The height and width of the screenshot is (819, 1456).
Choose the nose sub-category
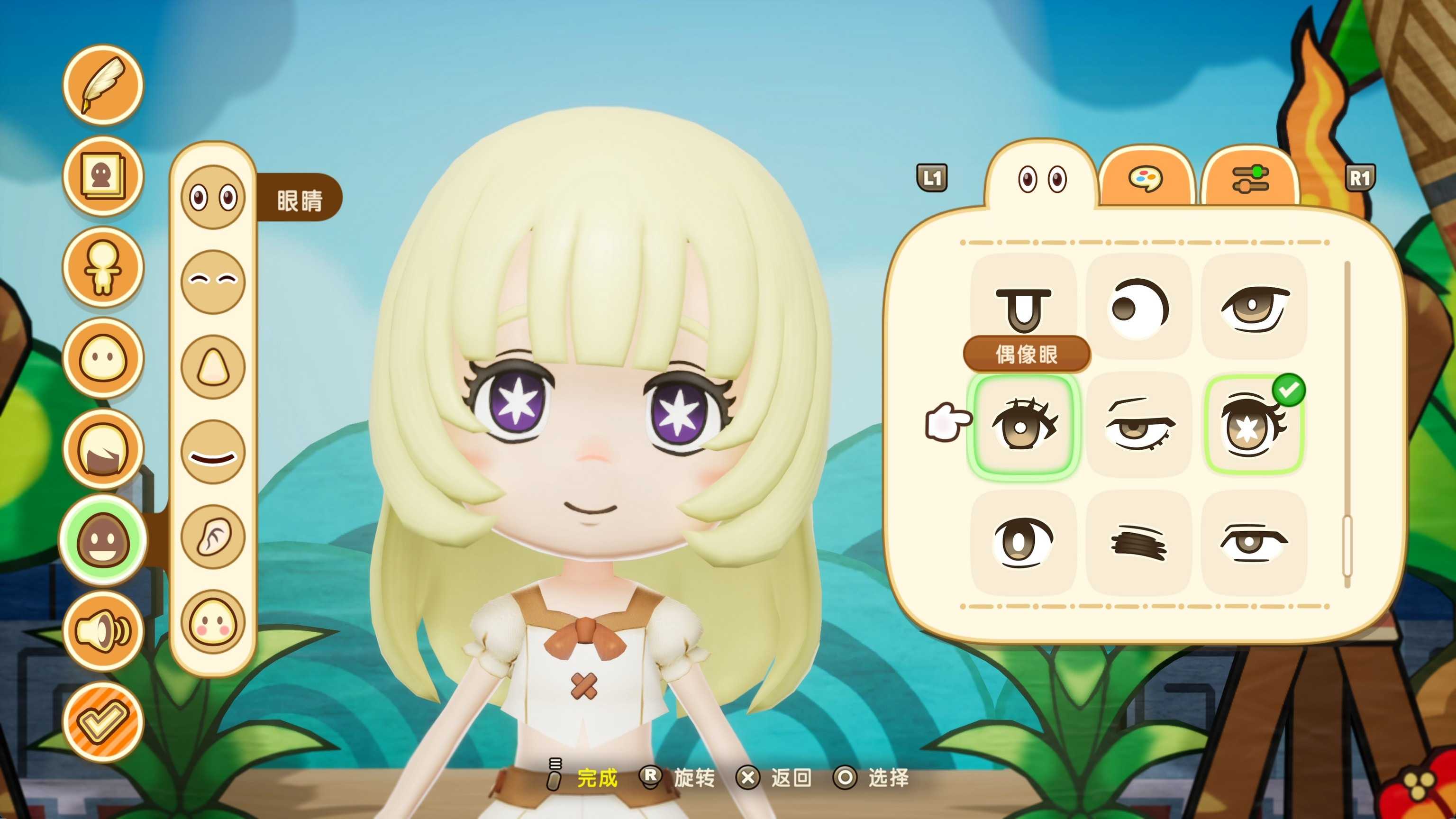213,367
